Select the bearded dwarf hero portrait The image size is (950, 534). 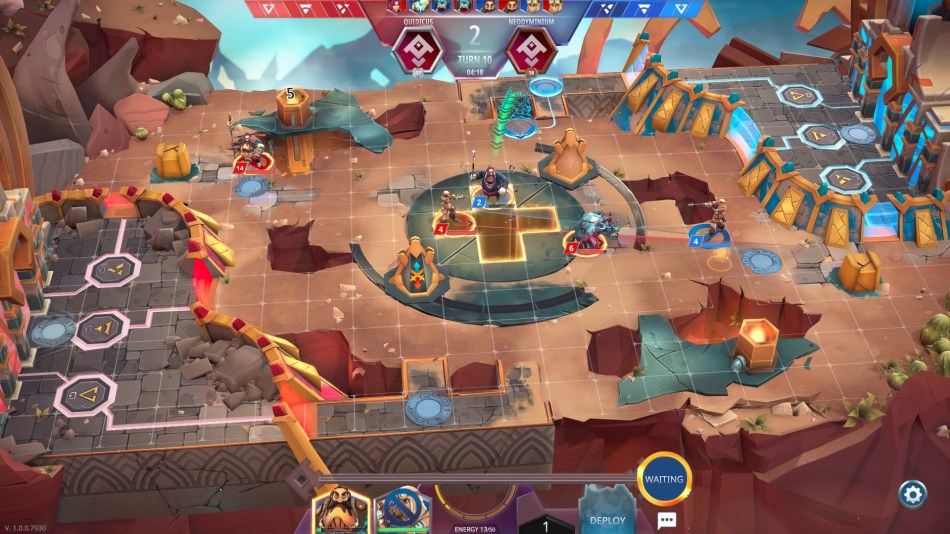coord(342,510)
